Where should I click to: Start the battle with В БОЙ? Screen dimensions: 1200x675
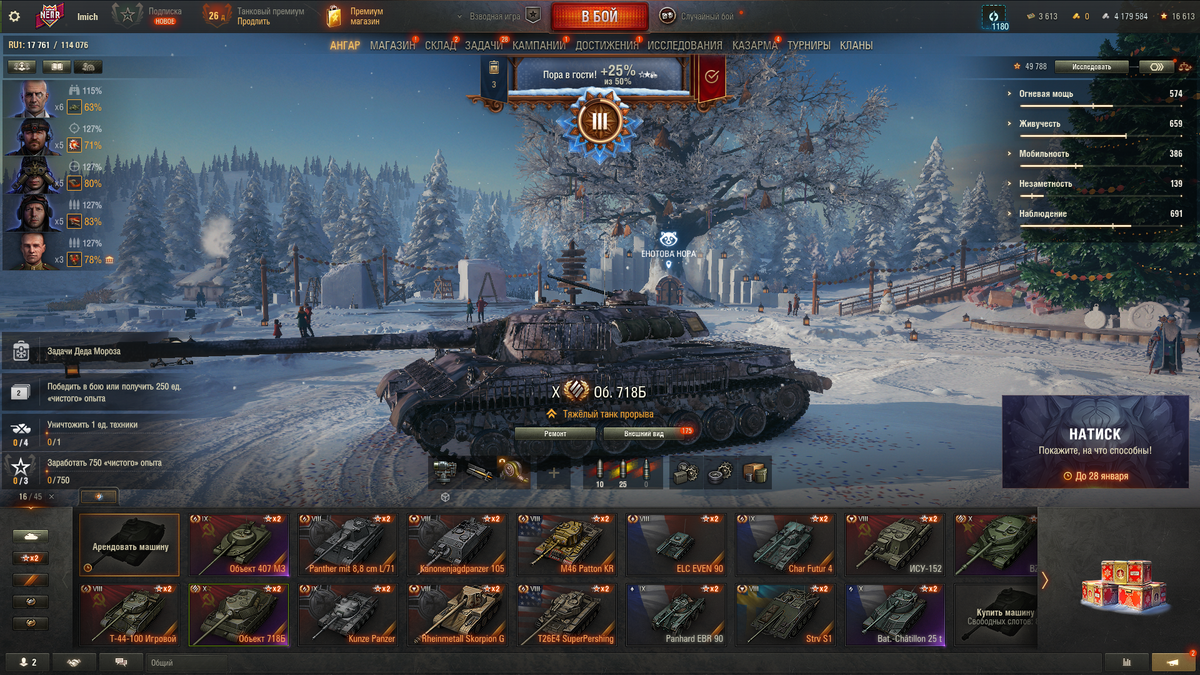click(x=598, y=16)
